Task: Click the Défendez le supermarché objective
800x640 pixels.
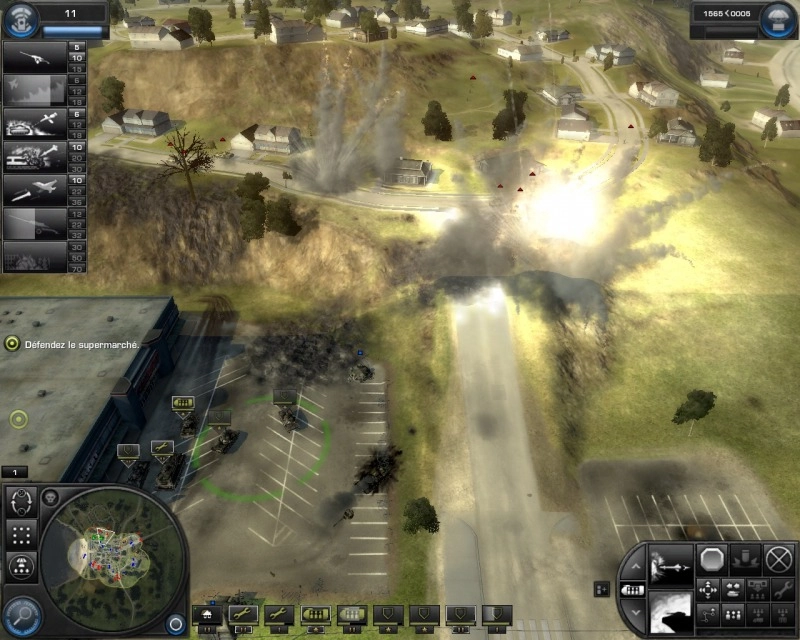Action: [x=75, y=343]
